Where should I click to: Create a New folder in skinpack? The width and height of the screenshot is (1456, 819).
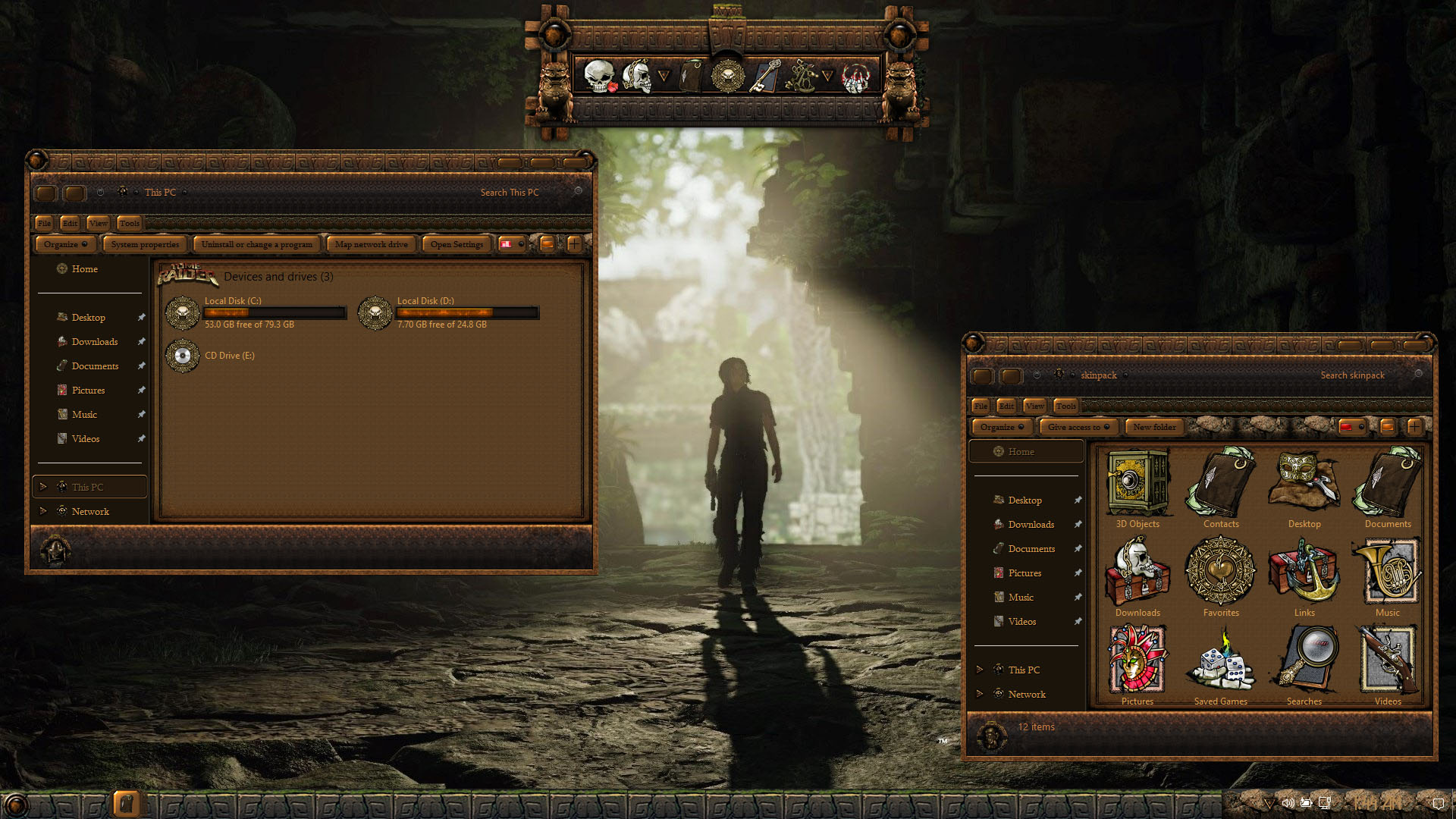(1154, 427)
